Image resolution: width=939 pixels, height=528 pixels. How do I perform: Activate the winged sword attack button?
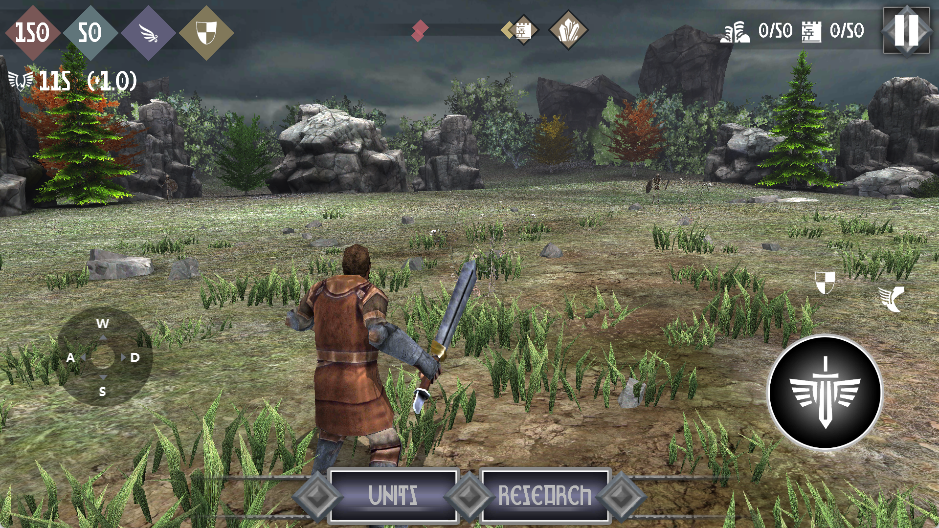(825, 392)
